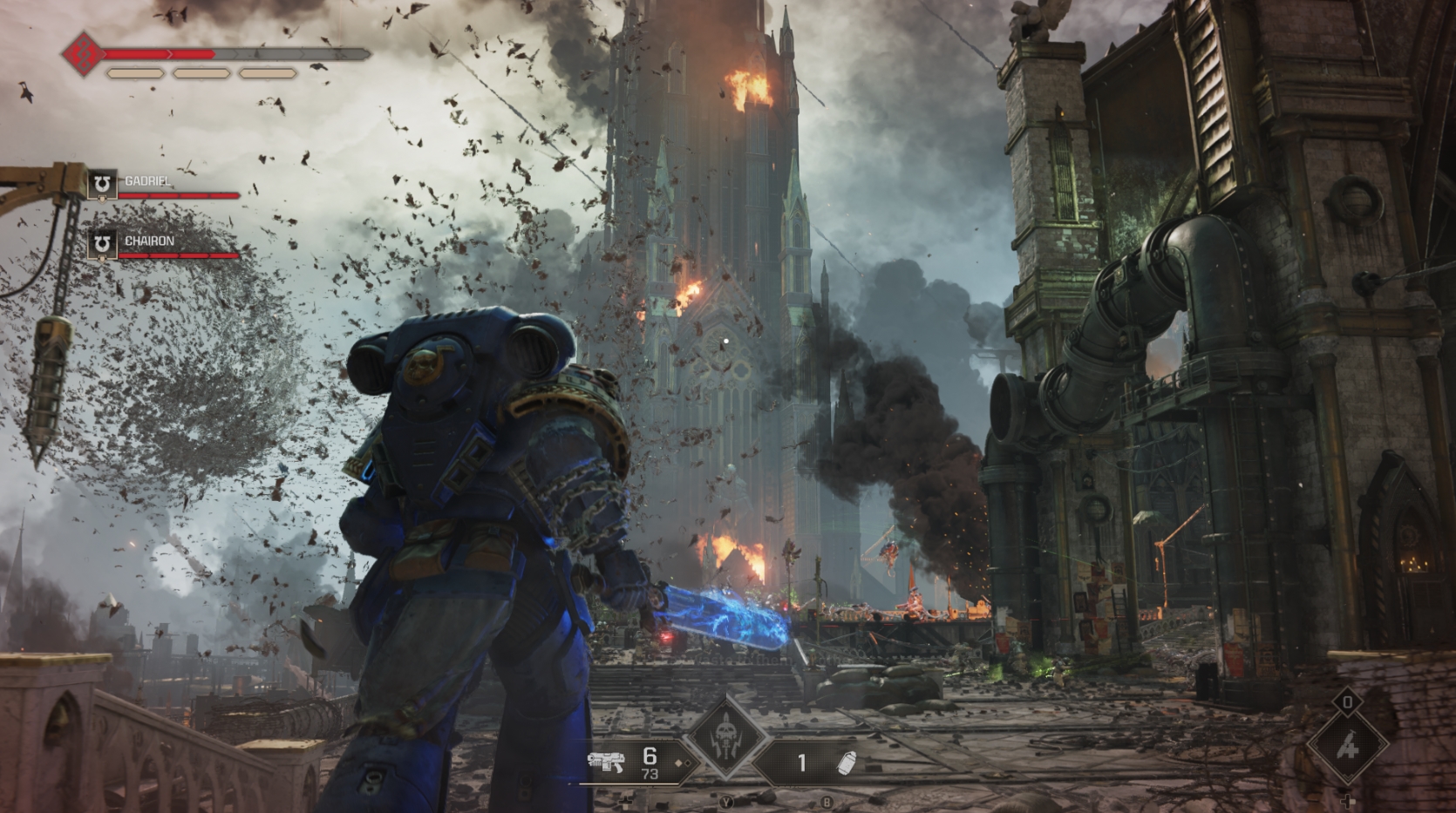The height and width of the screenshot is (813, 1456).
Task: Toggle the third armor segment pip
Action: click(x=268, y=73)
